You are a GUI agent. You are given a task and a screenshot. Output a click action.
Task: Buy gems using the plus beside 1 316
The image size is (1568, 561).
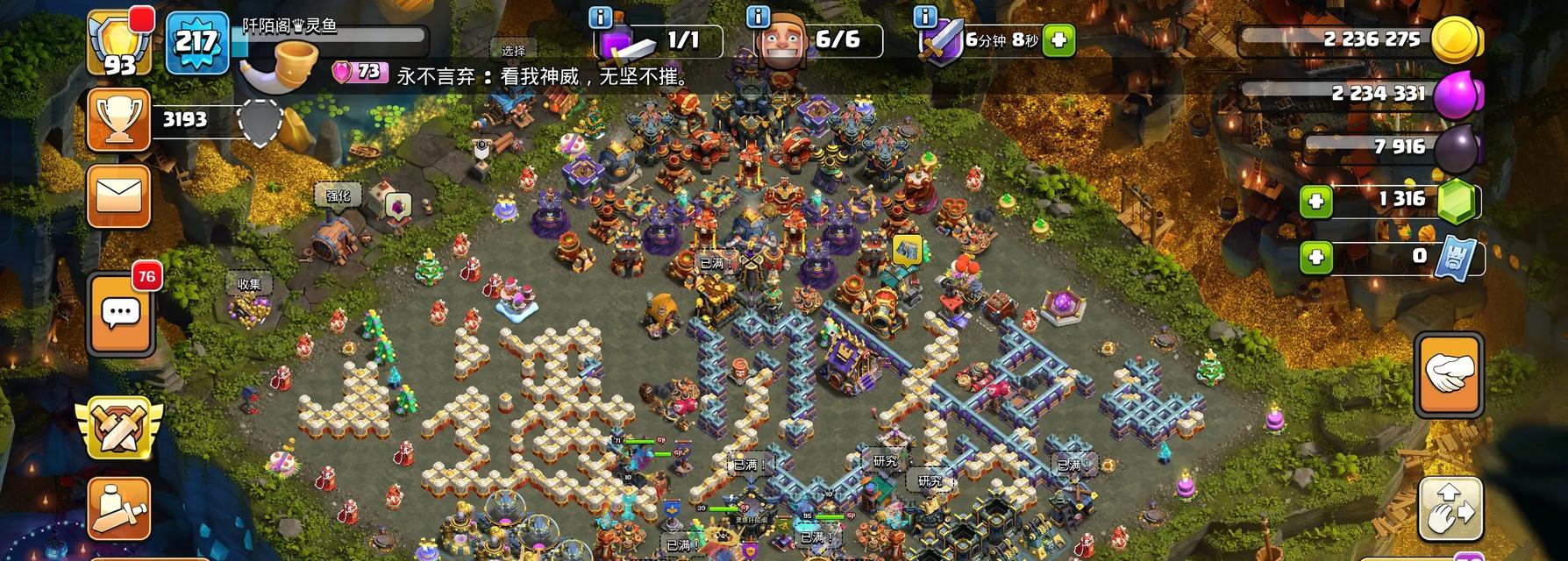coord(1315,202)
